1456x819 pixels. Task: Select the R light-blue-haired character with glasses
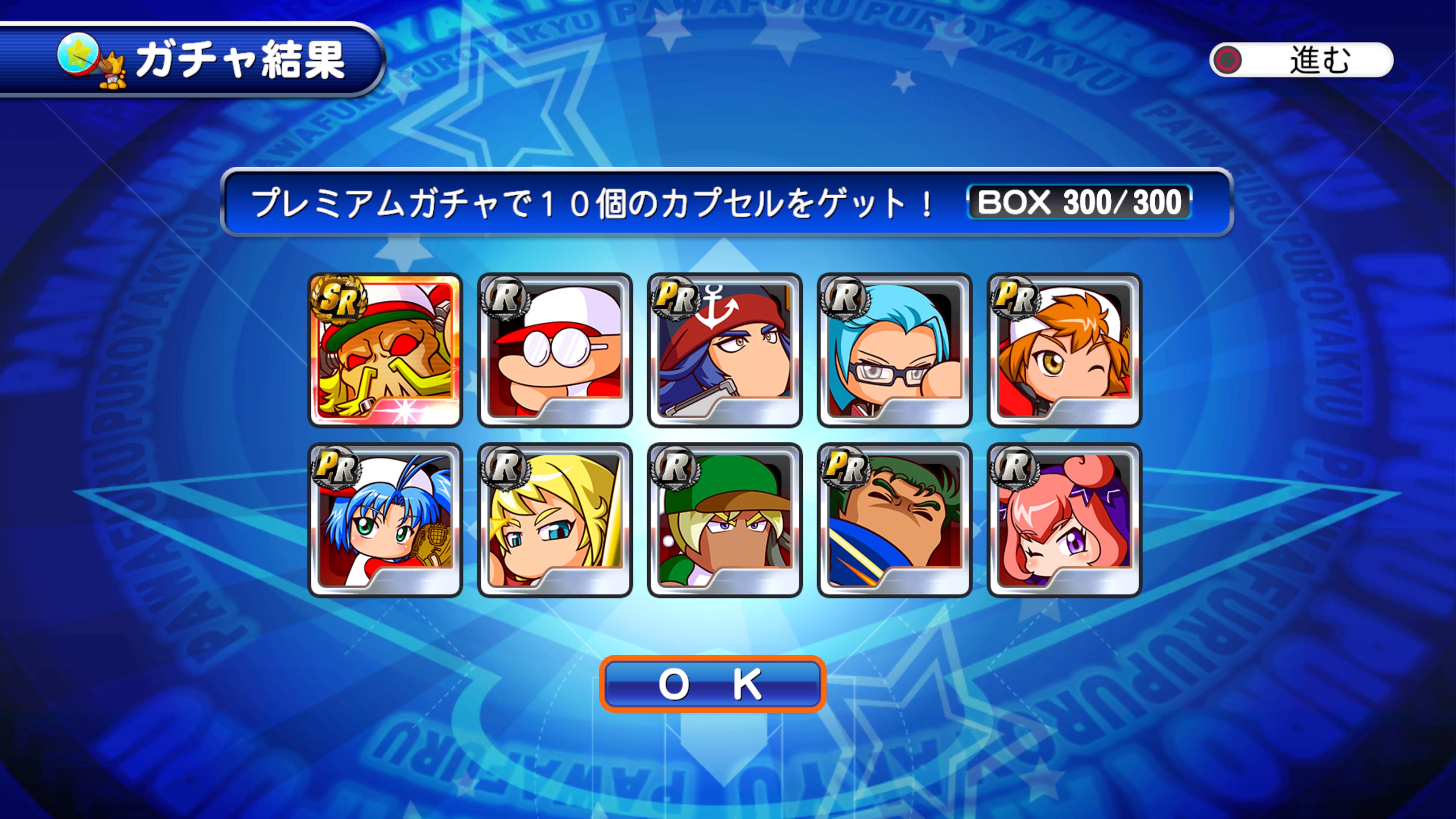pos(894,350)
